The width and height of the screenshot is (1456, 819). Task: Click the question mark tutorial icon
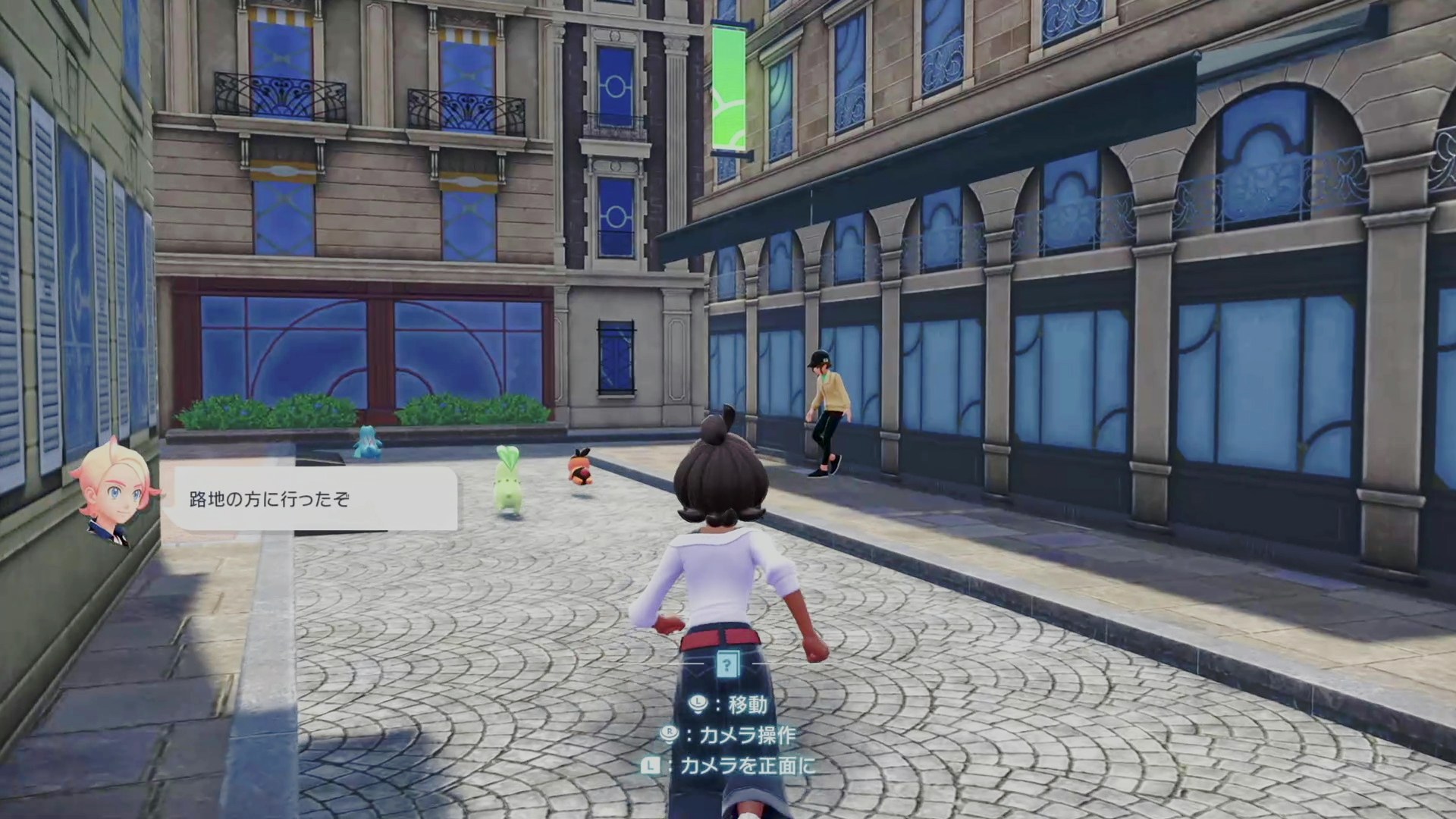[x=727, y=666]
